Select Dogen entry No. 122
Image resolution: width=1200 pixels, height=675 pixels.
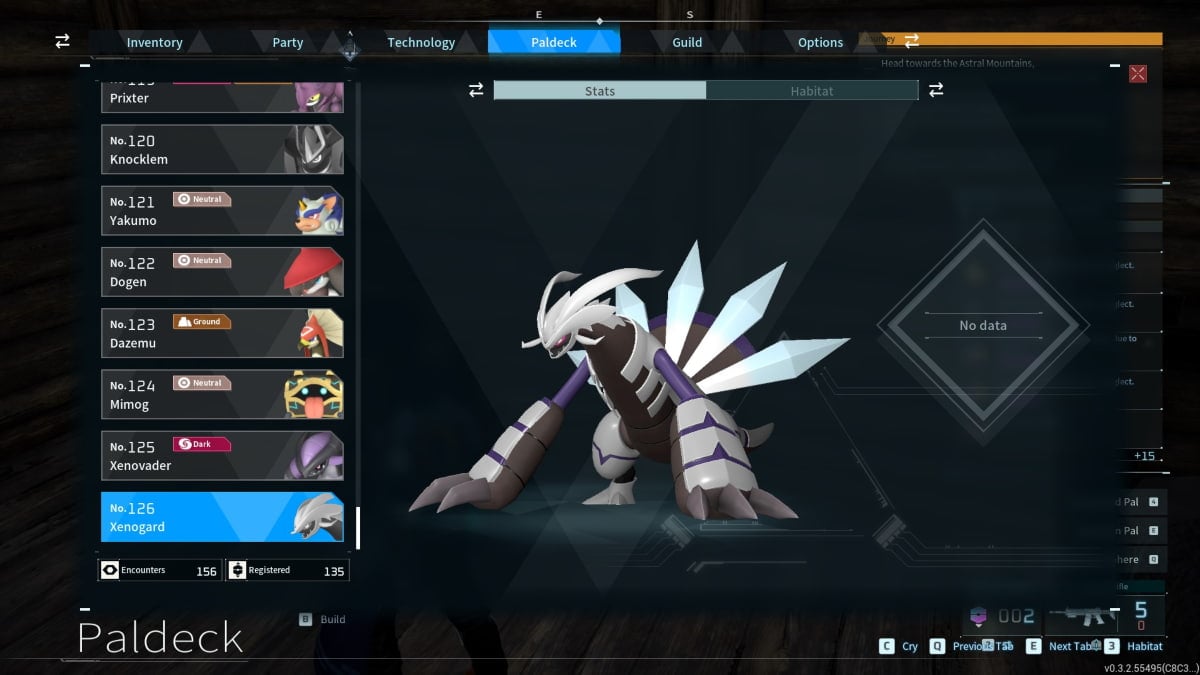[222, 272]
